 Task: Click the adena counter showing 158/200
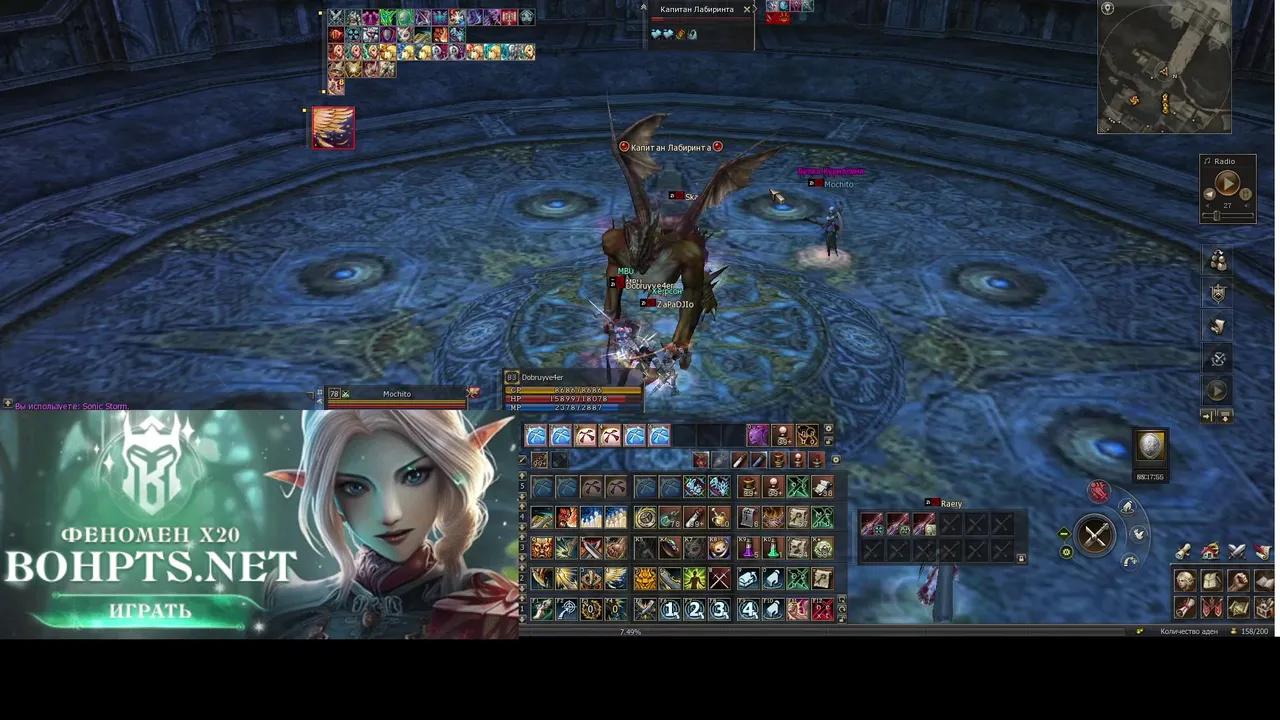point(1254,631)
